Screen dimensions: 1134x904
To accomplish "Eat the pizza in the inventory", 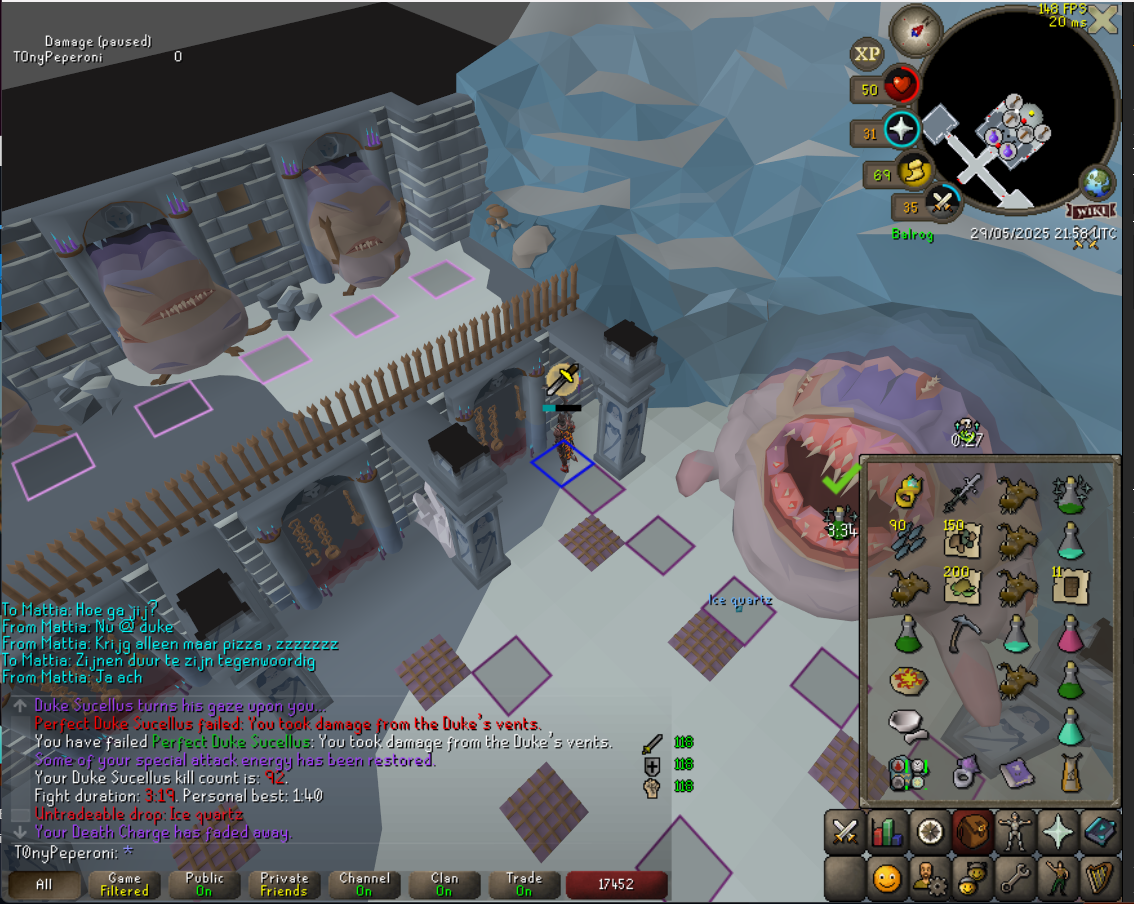I will (909, 680).
